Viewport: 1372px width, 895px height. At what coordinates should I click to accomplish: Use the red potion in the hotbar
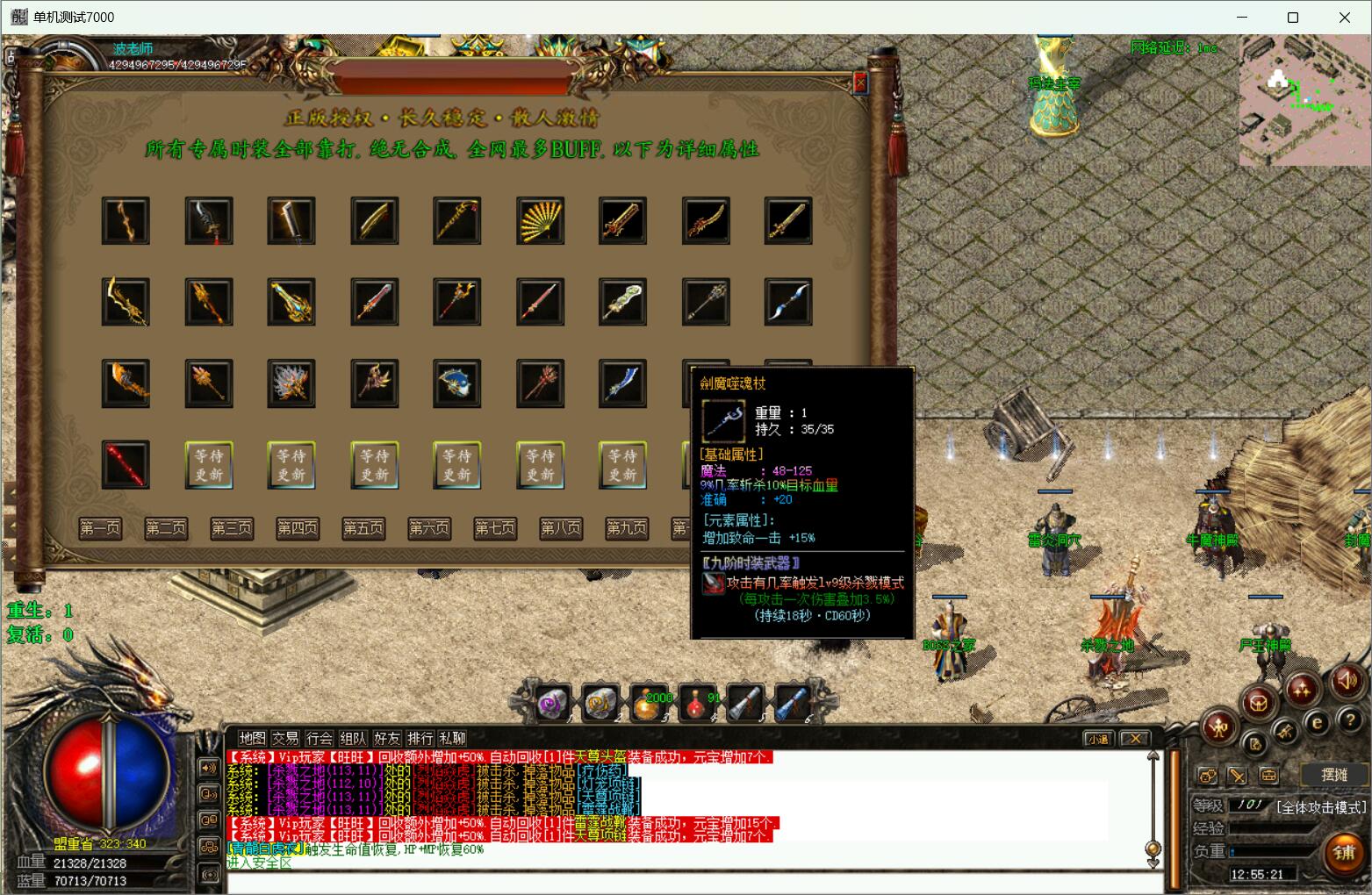(x=698, y=703)
